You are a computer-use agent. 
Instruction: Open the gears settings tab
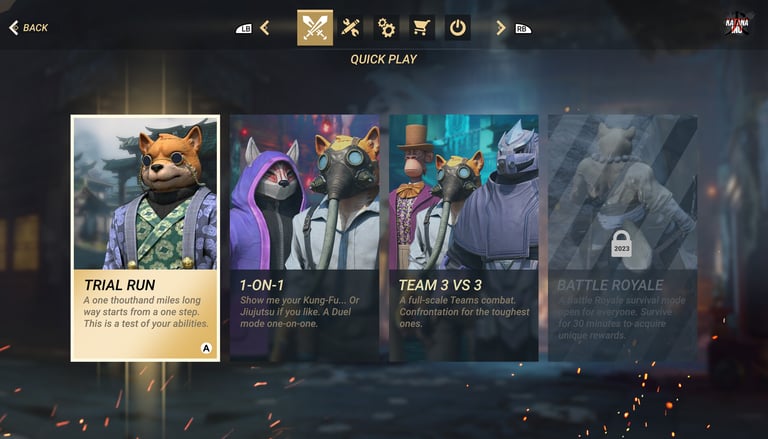coord(386,27)
